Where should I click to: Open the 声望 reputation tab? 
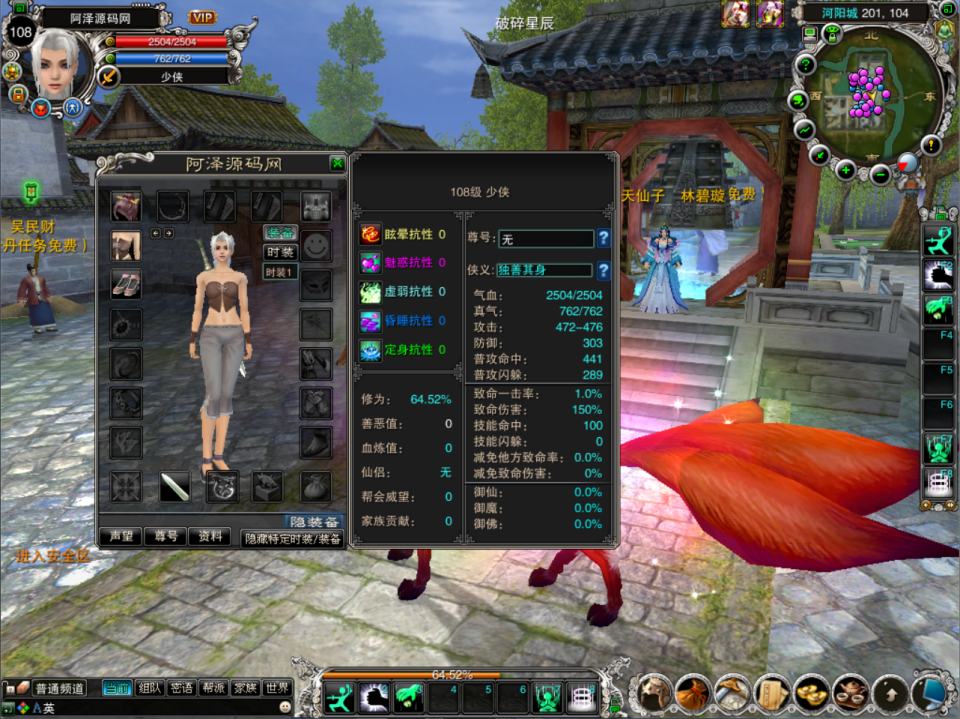(121, 537)
